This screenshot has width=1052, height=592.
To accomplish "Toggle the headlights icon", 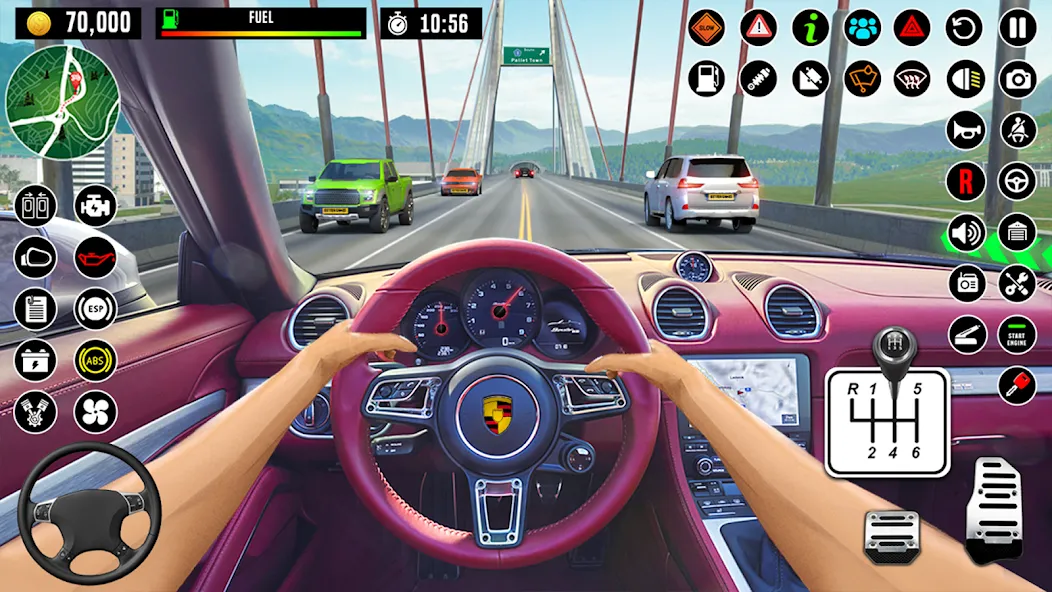I will click(x=966, y=79).
